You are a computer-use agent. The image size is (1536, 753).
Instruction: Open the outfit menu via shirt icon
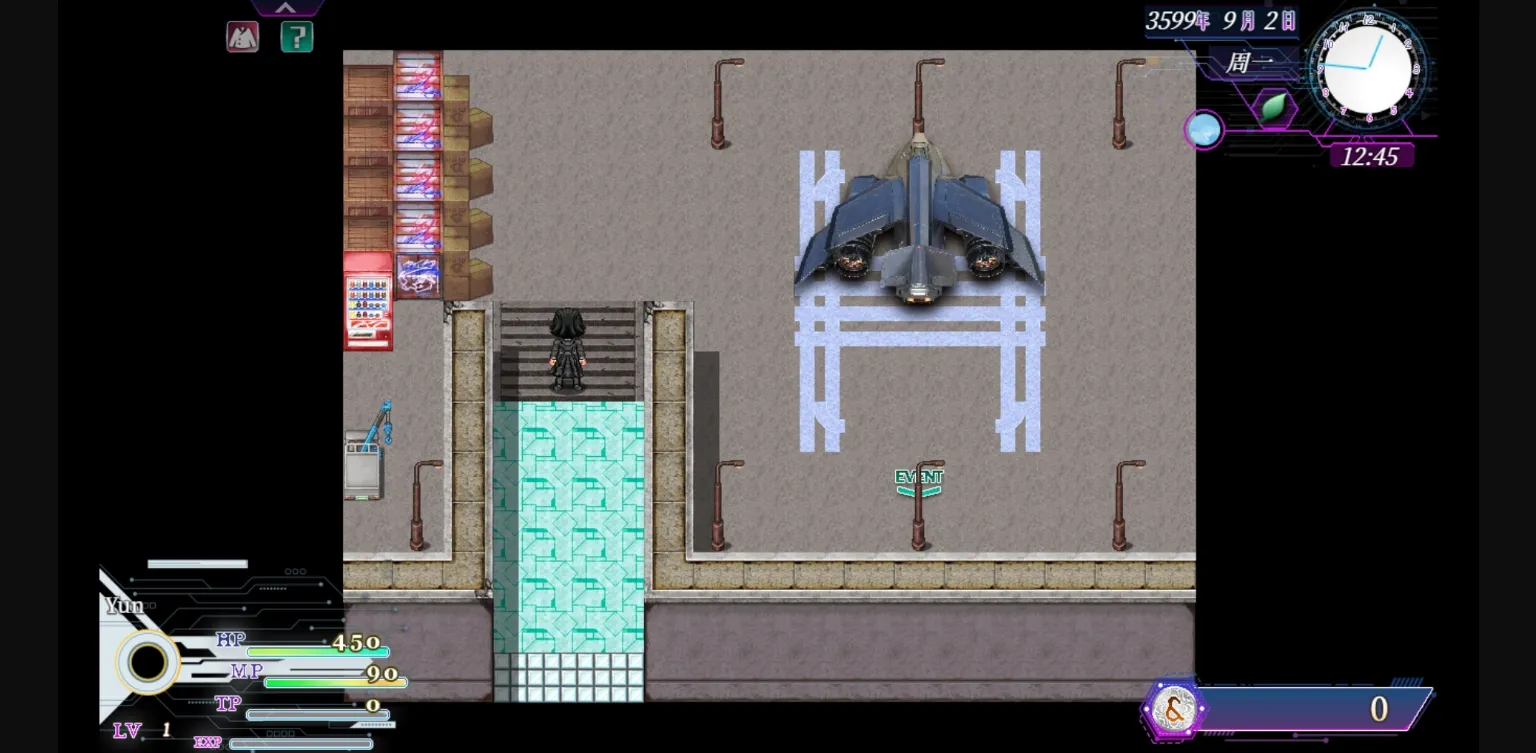243,37
